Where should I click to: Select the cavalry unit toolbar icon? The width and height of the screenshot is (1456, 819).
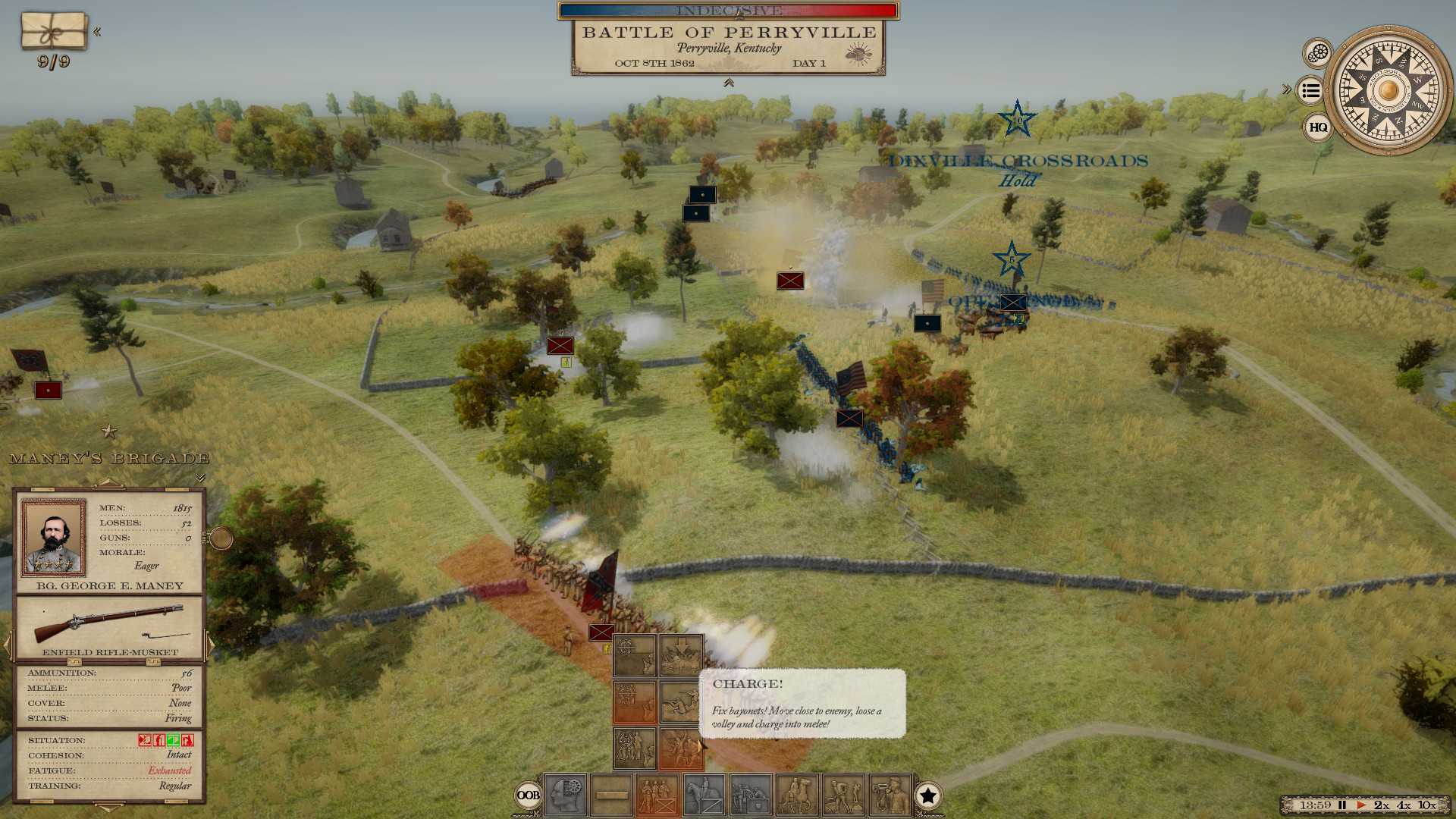point(705,796)
